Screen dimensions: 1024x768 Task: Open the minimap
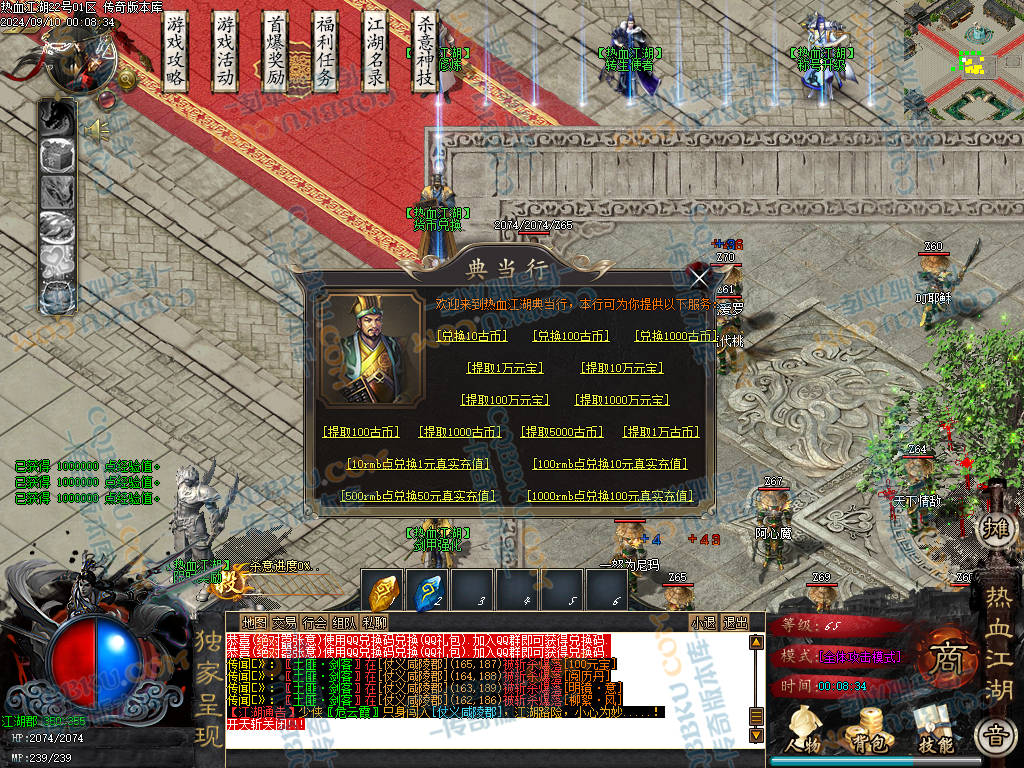click(x=963, y=60)
